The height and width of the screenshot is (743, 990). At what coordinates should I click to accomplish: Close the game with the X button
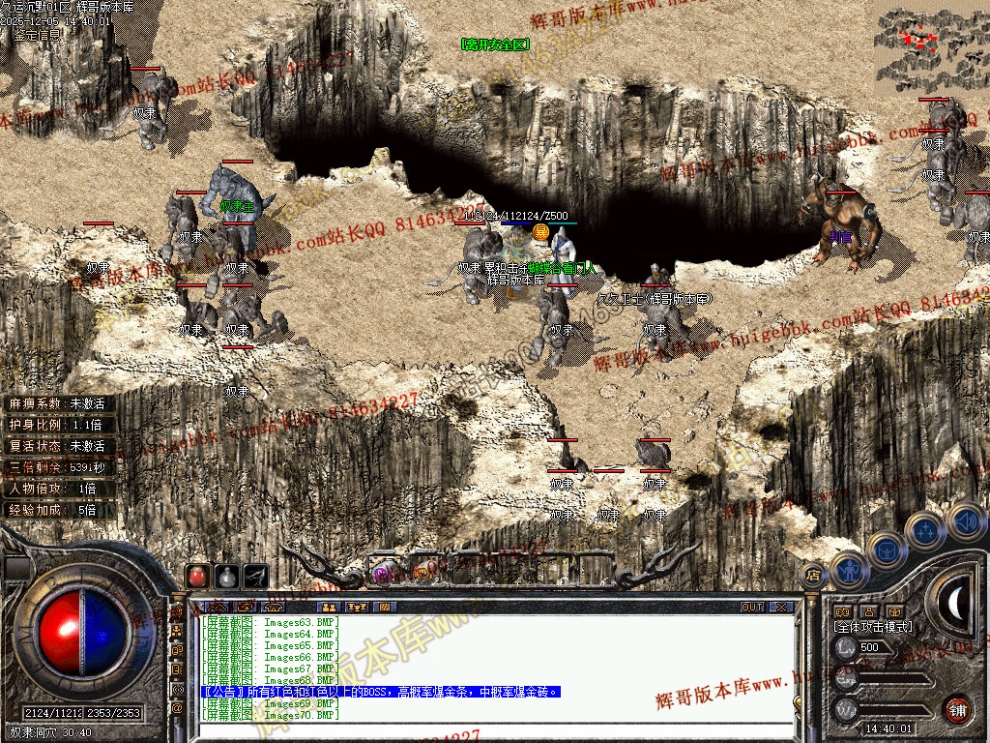781,607
